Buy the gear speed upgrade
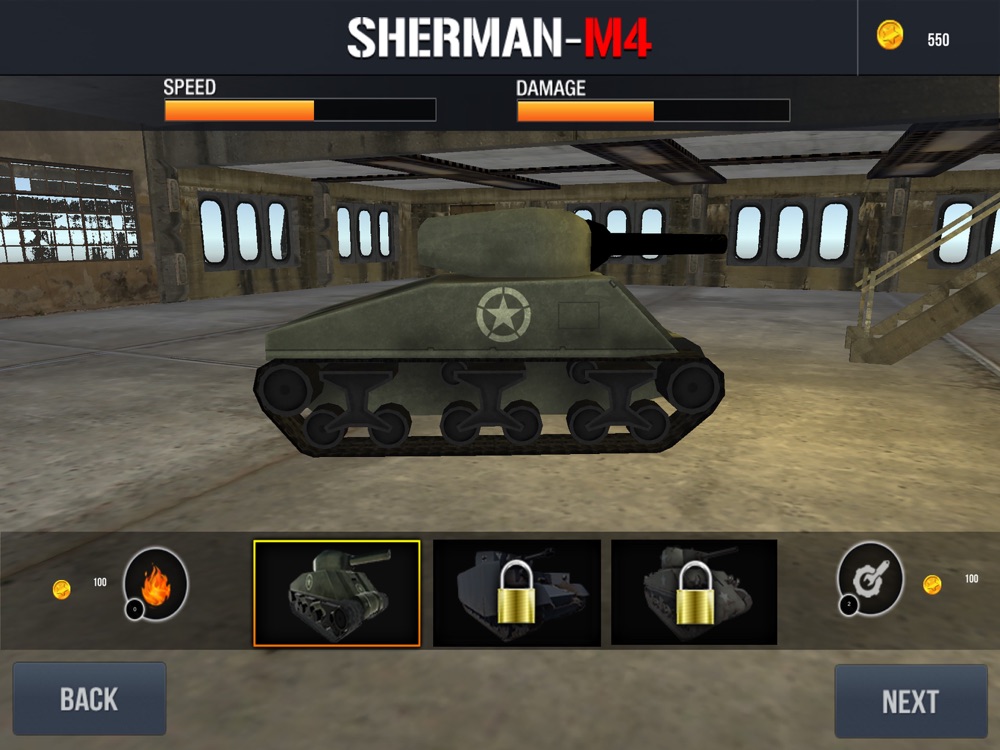1000x750 pixels. [870, 579]
